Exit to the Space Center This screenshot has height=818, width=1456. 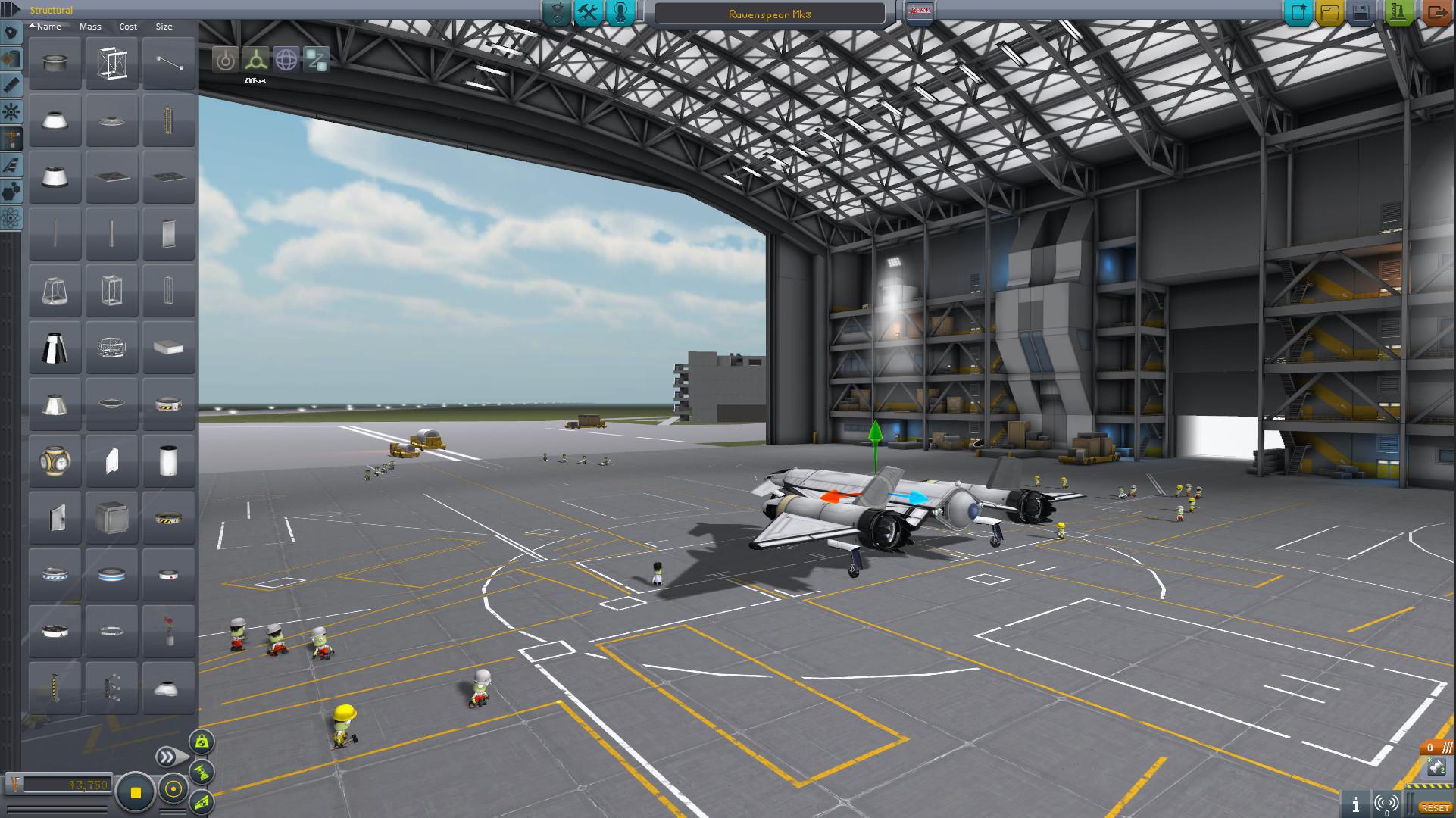(1437, 11)
